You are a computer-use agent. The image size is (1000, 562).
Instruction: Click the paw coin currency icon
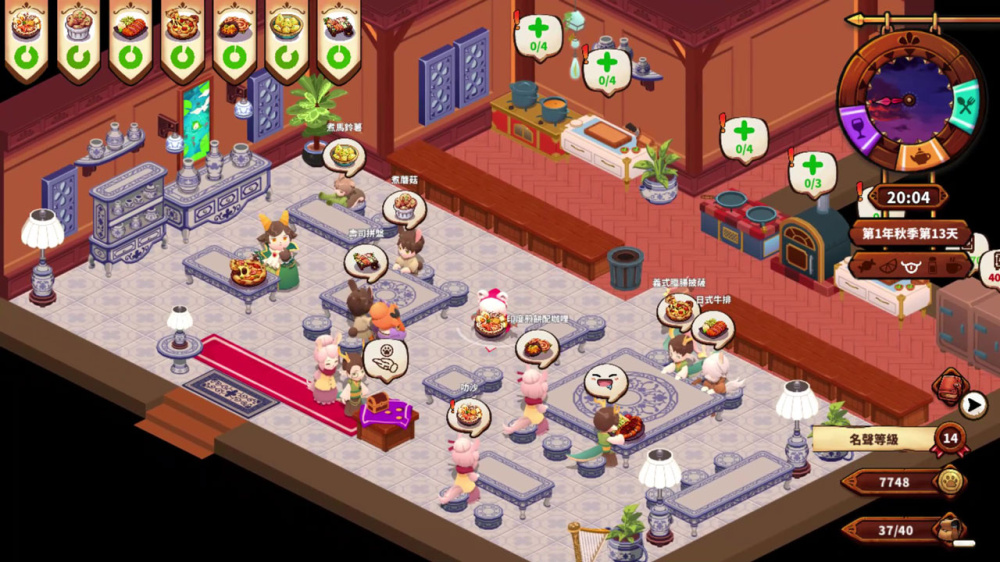(950, 482)
